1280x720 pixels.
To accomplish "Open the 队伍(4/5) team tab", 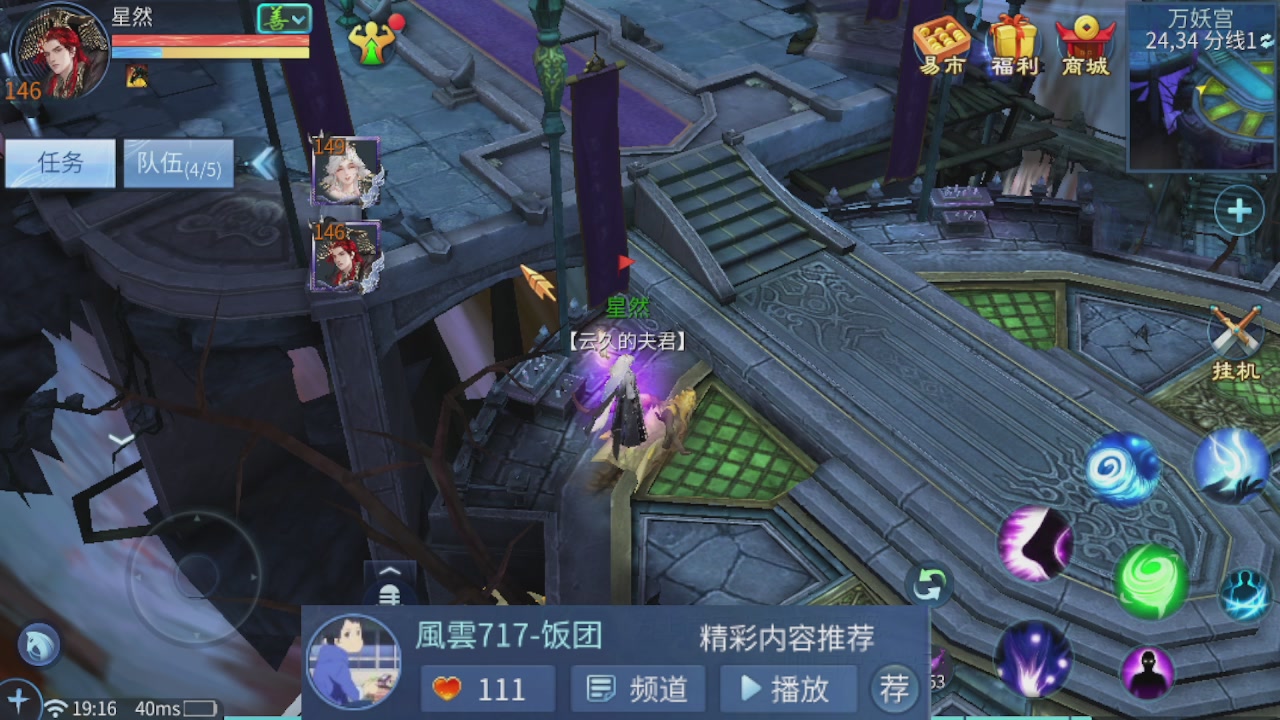I will 178,163.
